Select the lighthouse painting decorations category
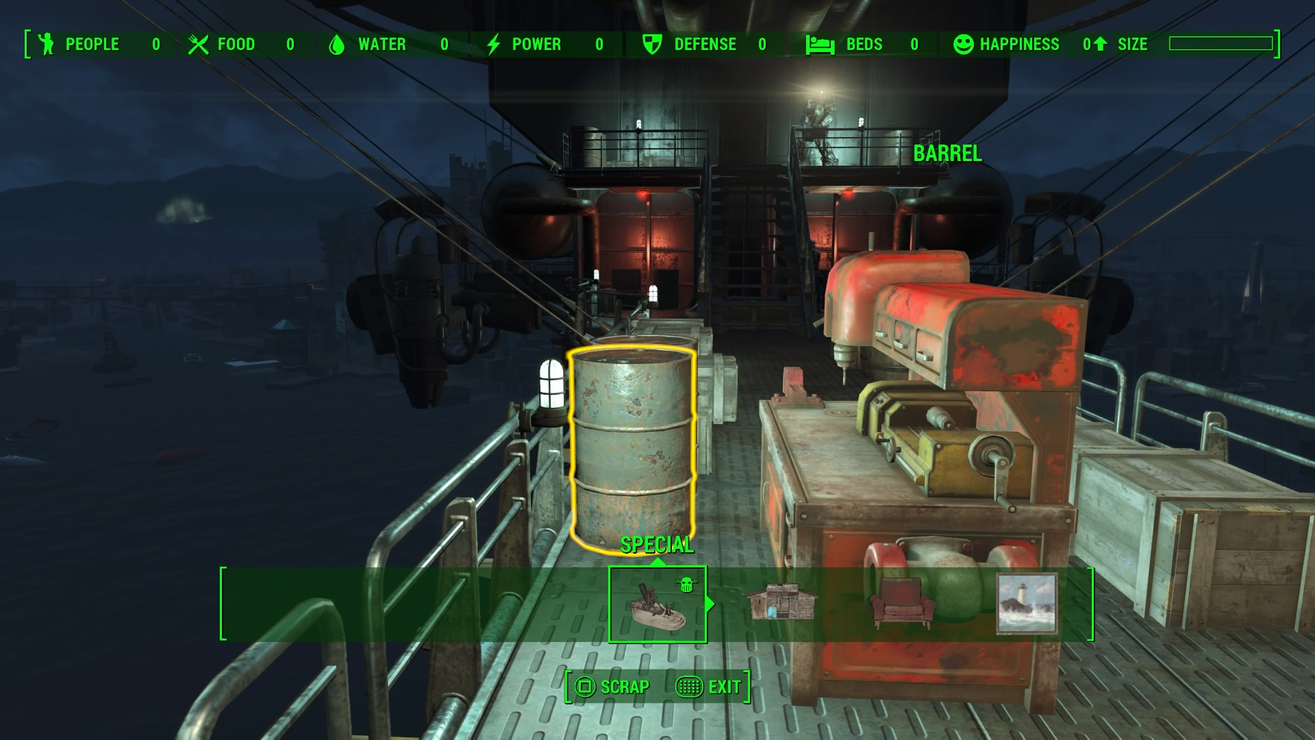 [1026, 603]
